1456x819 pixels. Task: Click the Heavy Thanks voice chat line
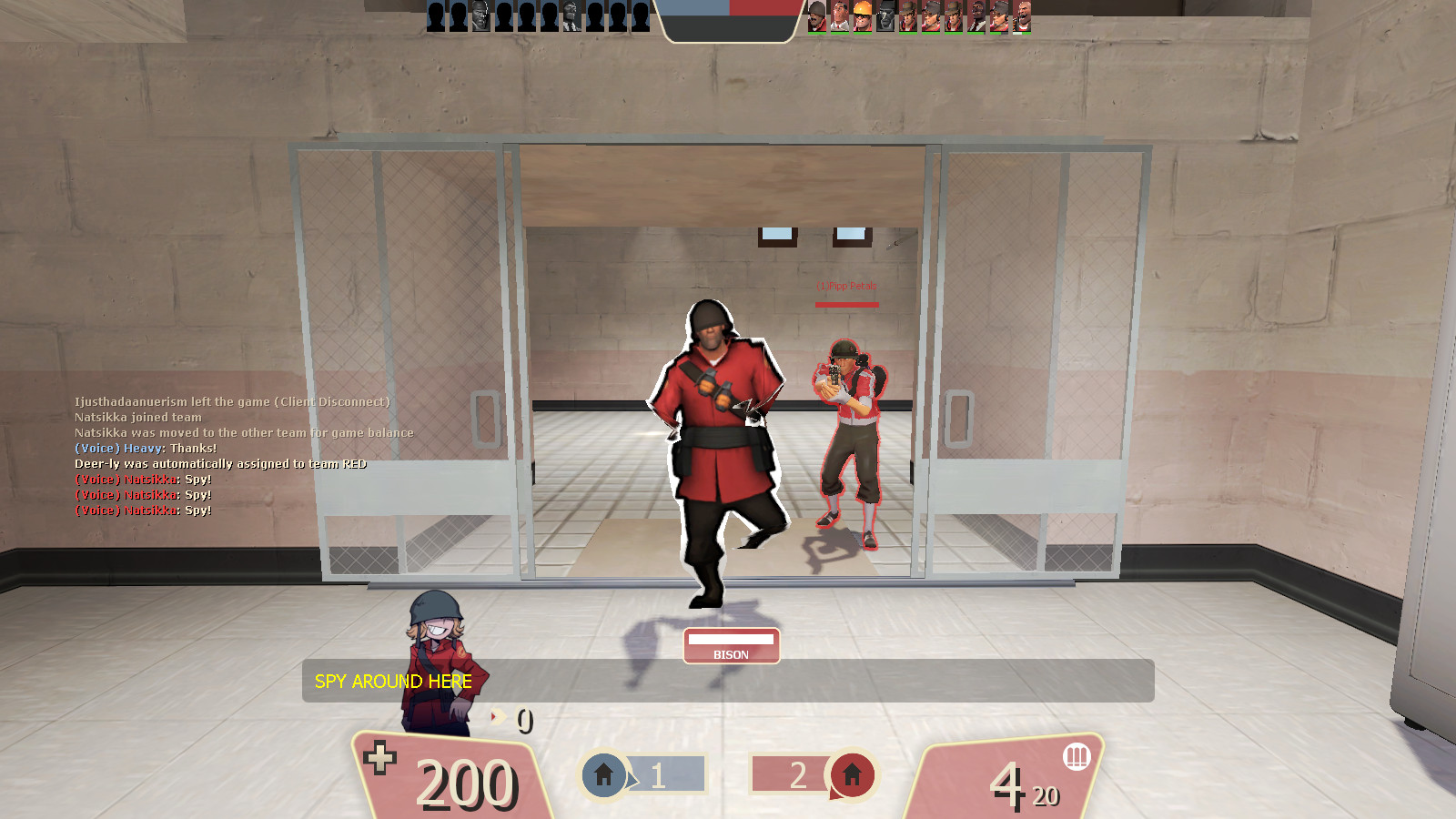point(146,449)
